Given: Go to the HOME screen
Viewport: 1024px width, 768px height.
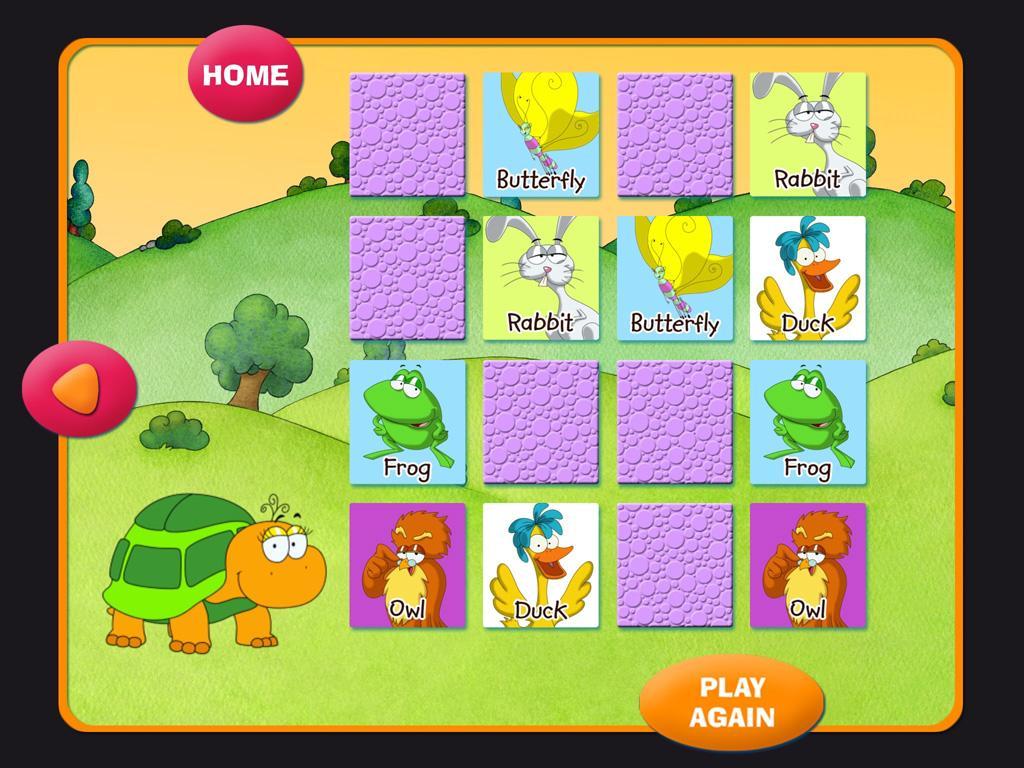Looking at the screenshot, I should coord(245,75).
